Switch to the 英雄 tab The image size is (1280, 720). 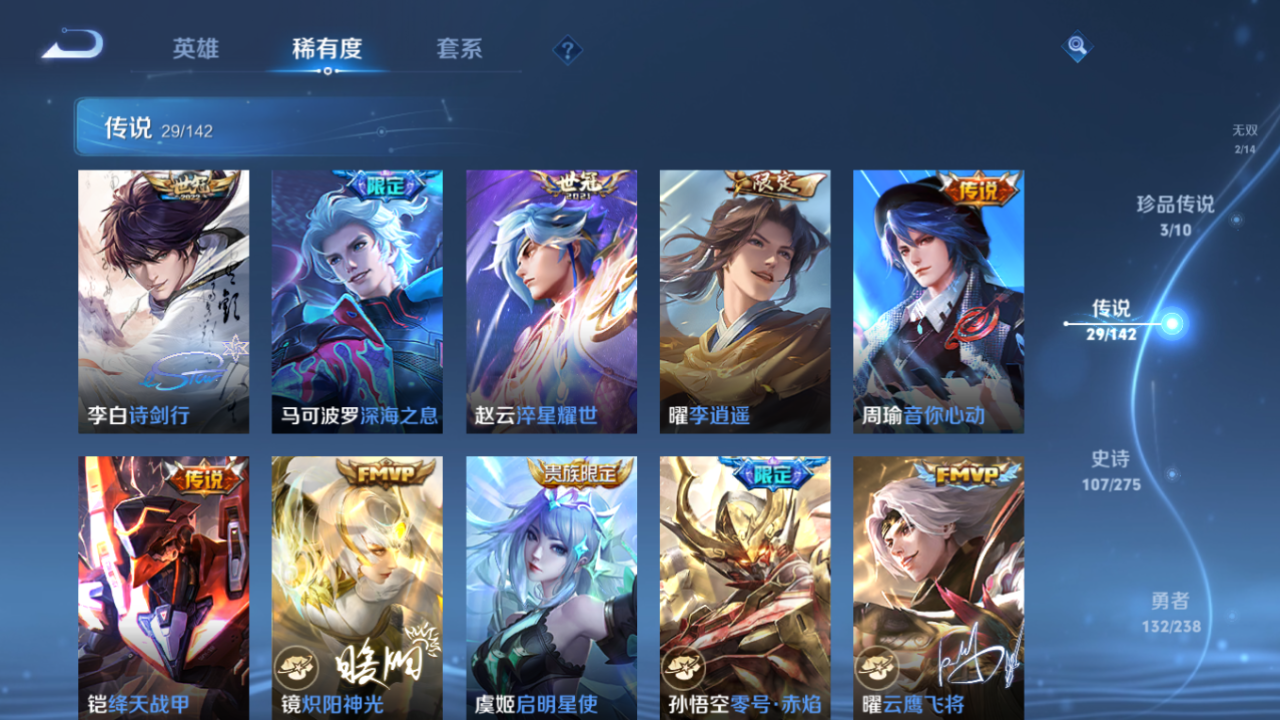pyautogui.click(x=196, y=48)
